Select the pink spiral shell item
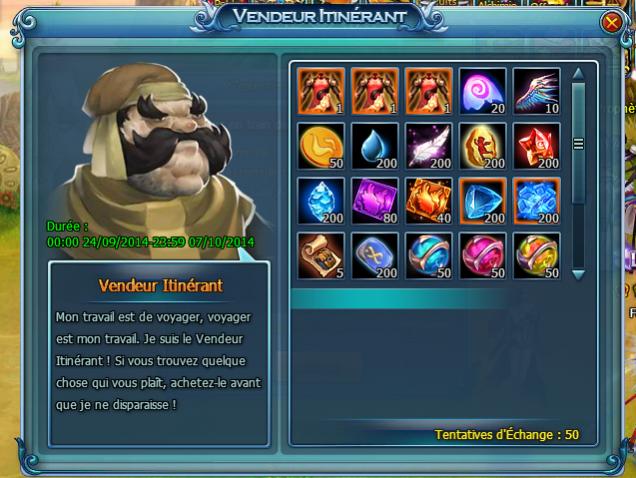636x478 pixels. pyautogui.click(x=483, y=91)
